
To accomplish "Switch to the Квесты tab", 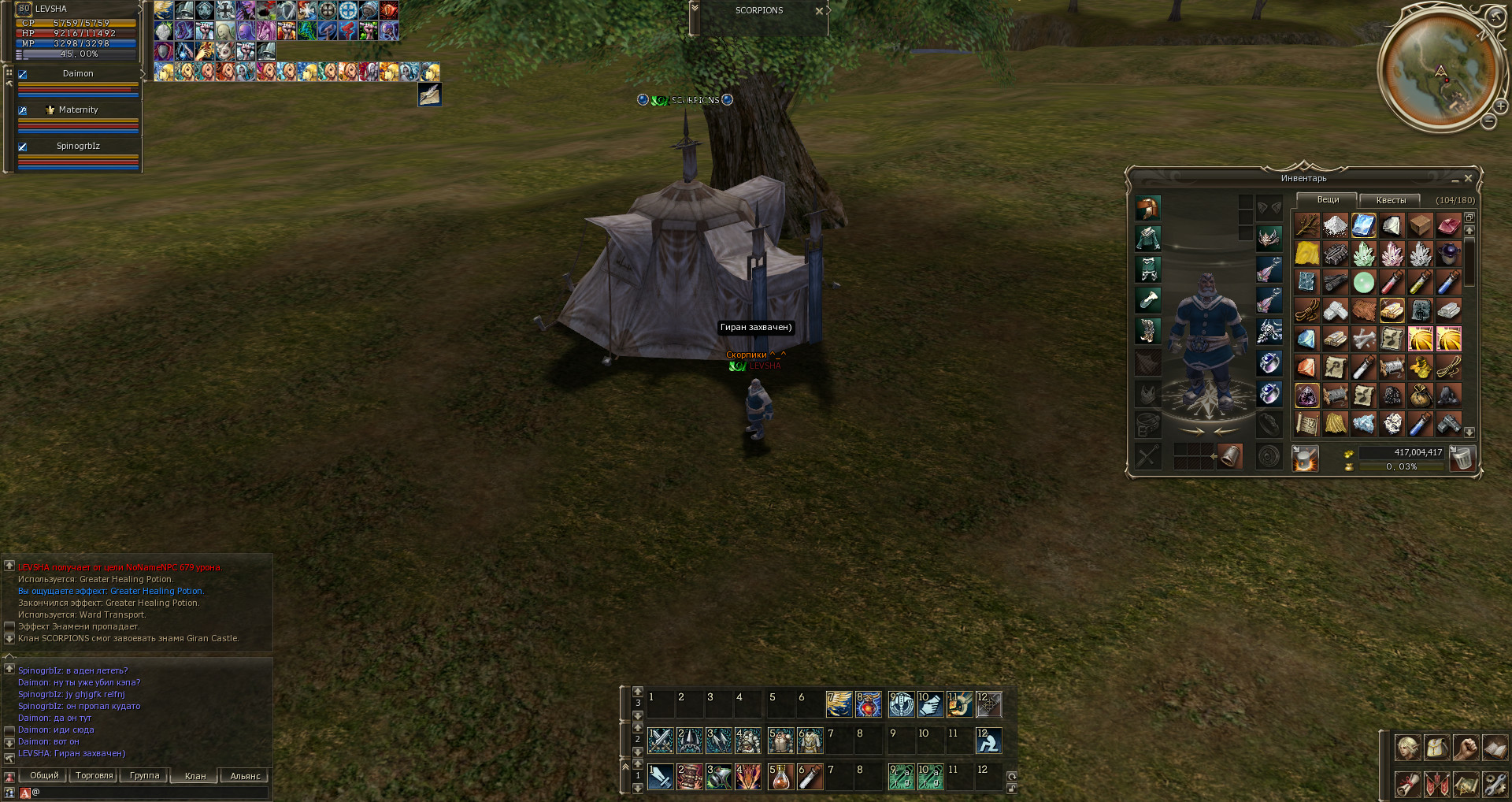I will [1390, 200].
